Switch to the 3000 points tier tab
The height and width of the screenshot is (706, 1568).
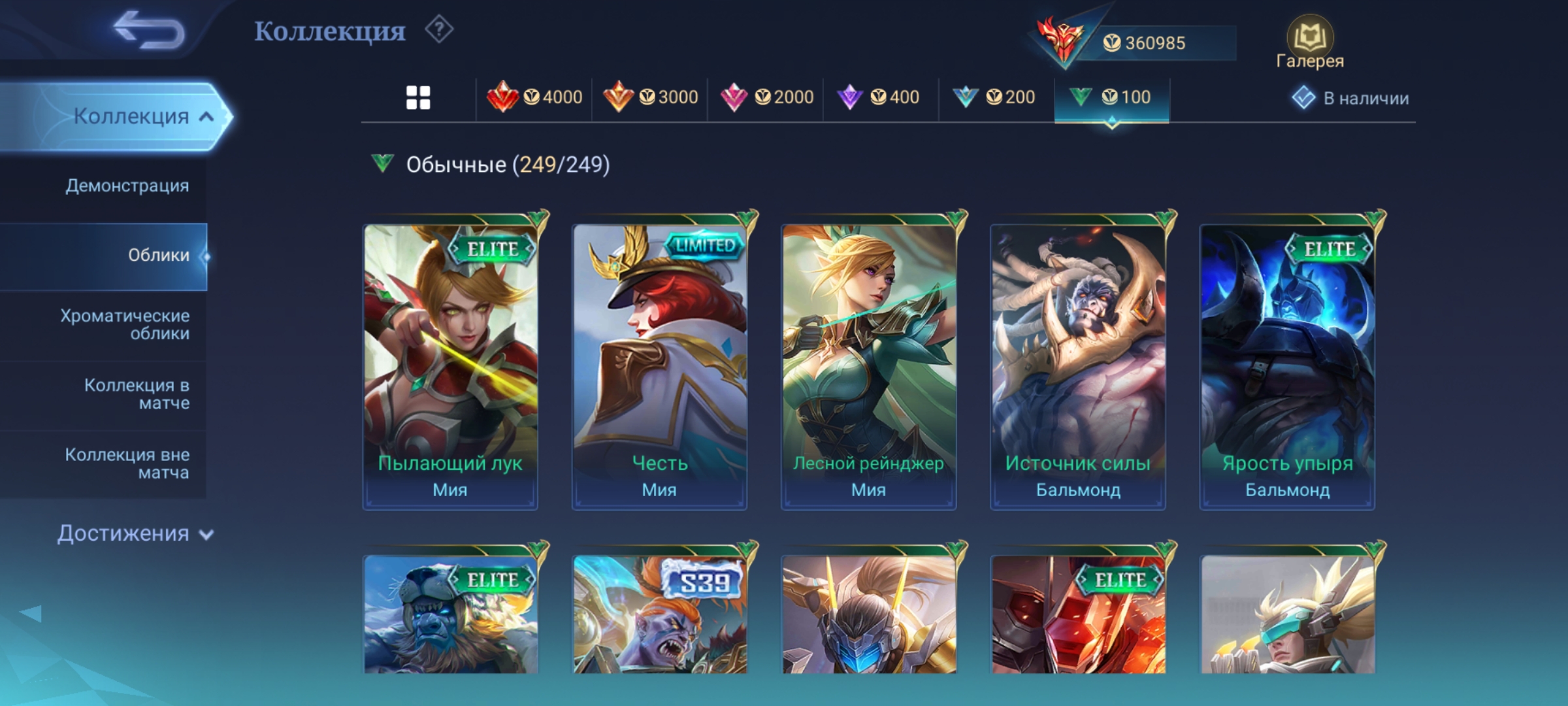(651, 98)
